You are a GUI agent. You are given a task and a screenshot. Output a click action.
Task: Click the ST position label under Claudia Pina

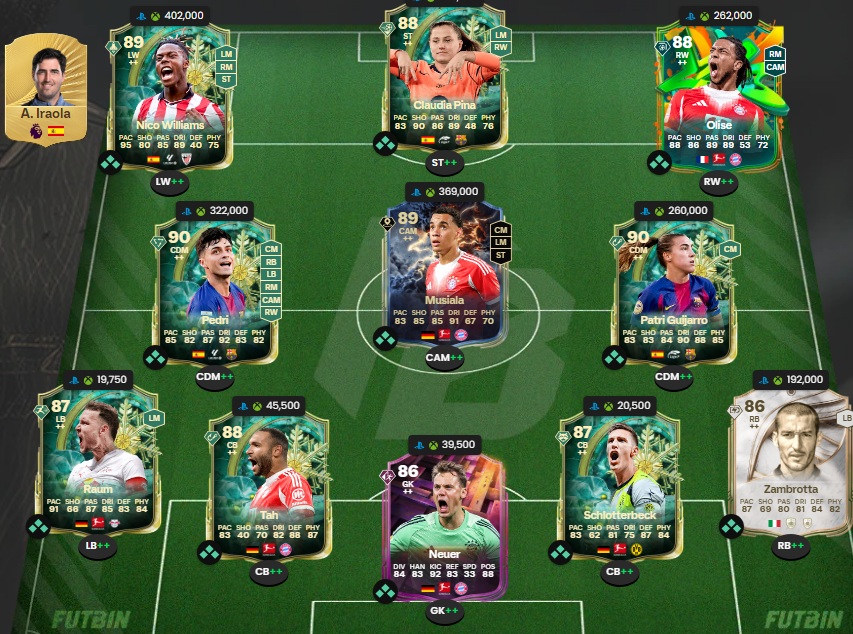pyautogui.click(x=444, y=162)
